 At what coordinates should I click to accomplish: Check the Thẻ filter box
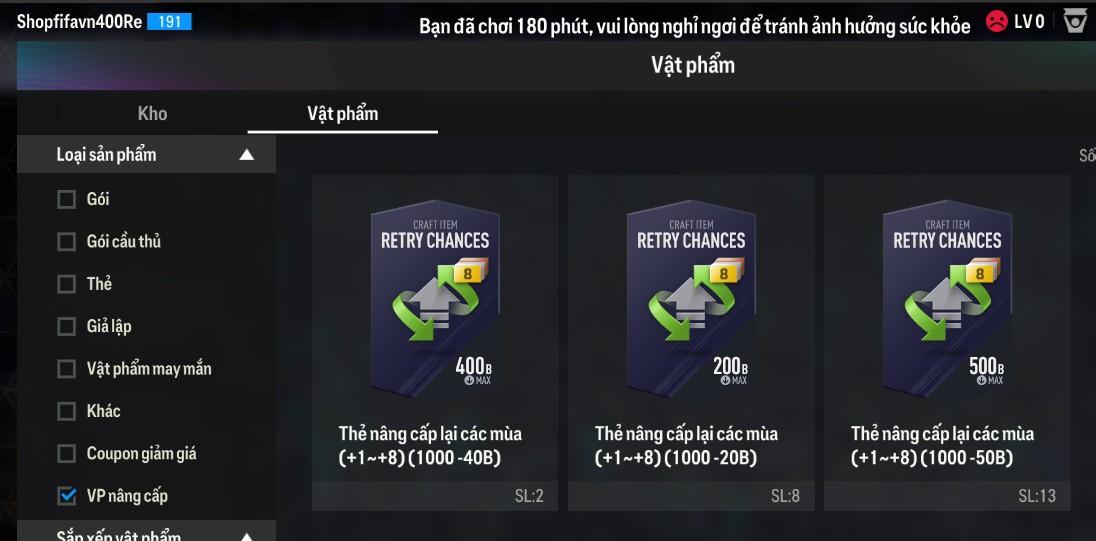(67, 284)
